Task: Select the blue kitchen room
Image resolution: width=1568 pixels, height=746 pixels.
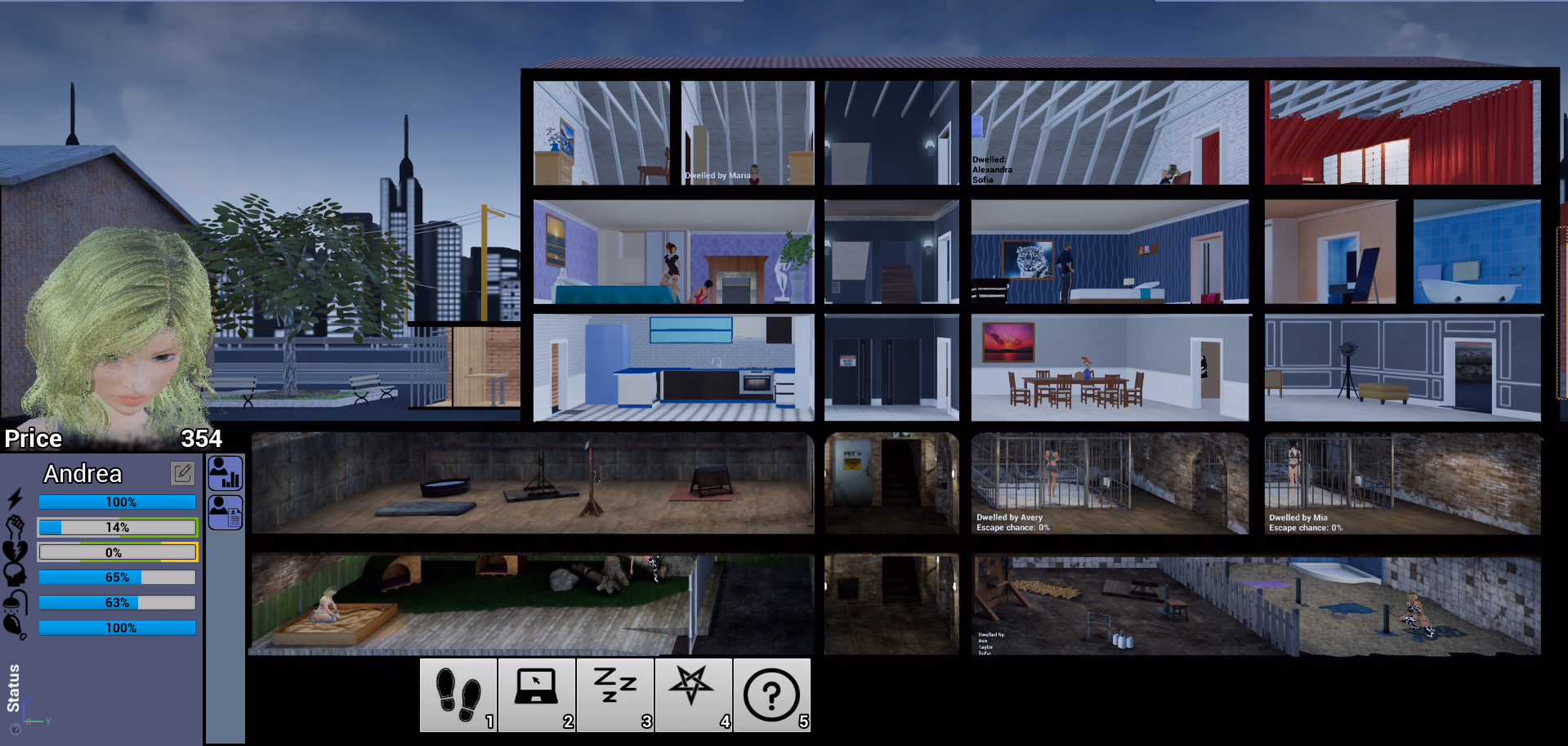Action: 672,366
